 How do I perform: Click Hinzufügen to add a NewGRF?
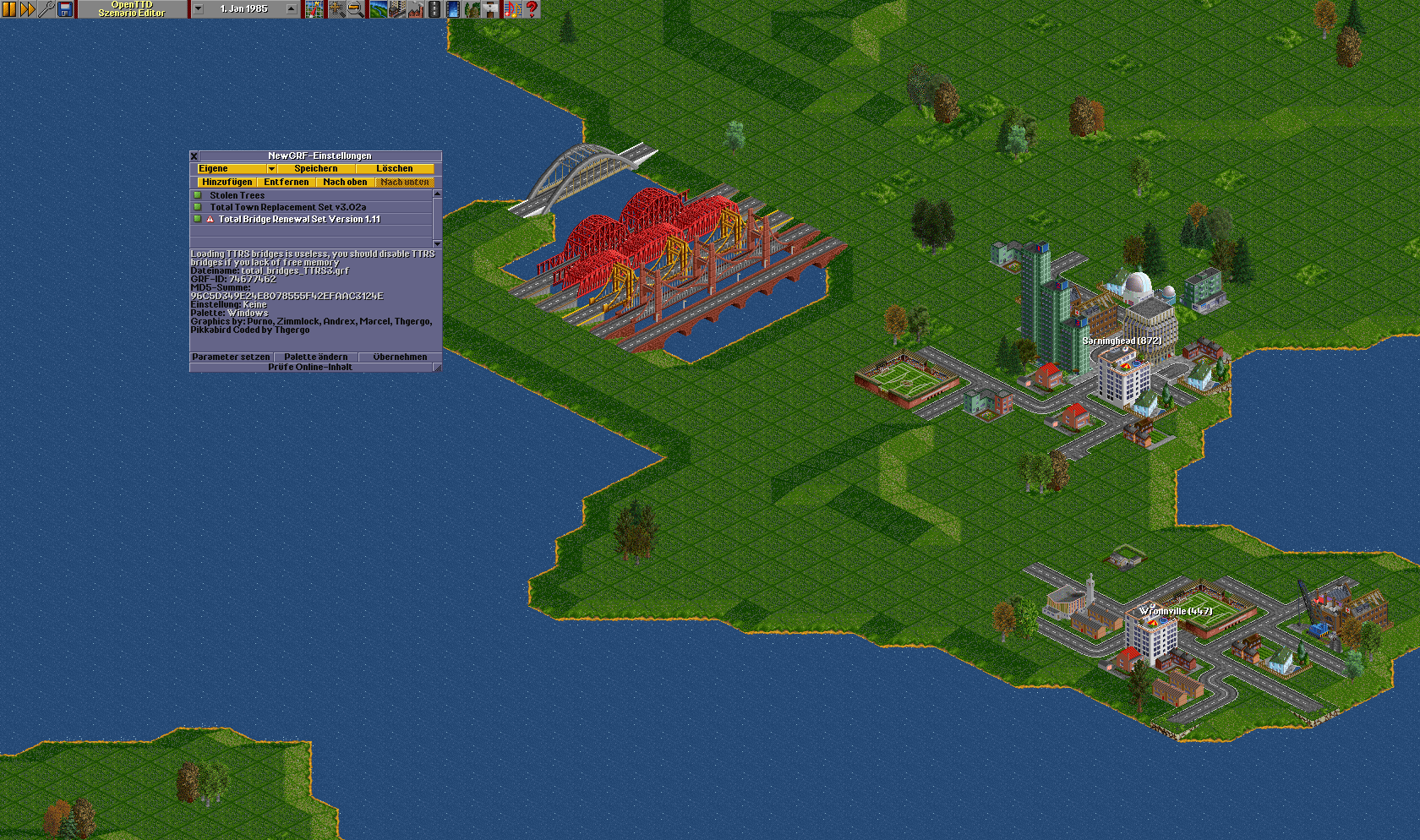pos(227,183)
